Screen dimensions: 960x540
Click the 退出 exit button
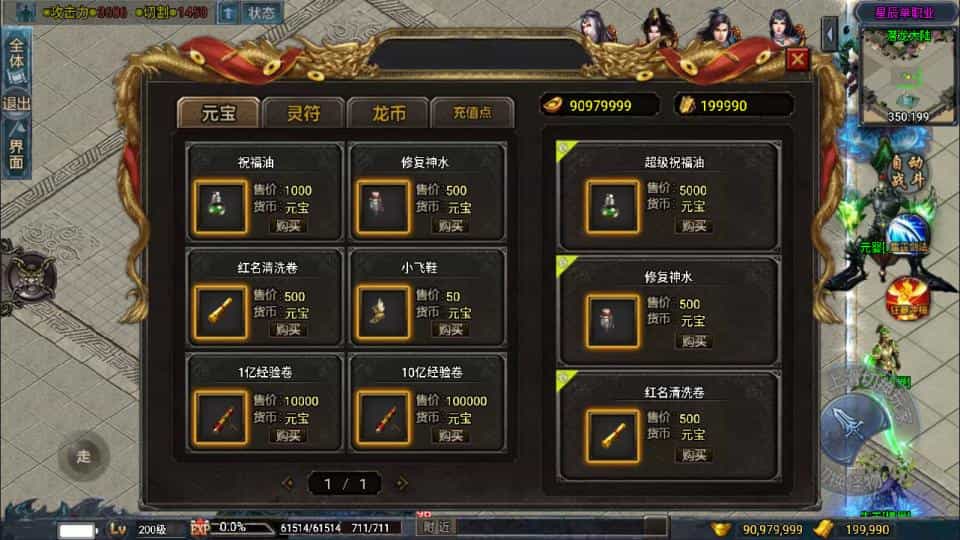17,104
